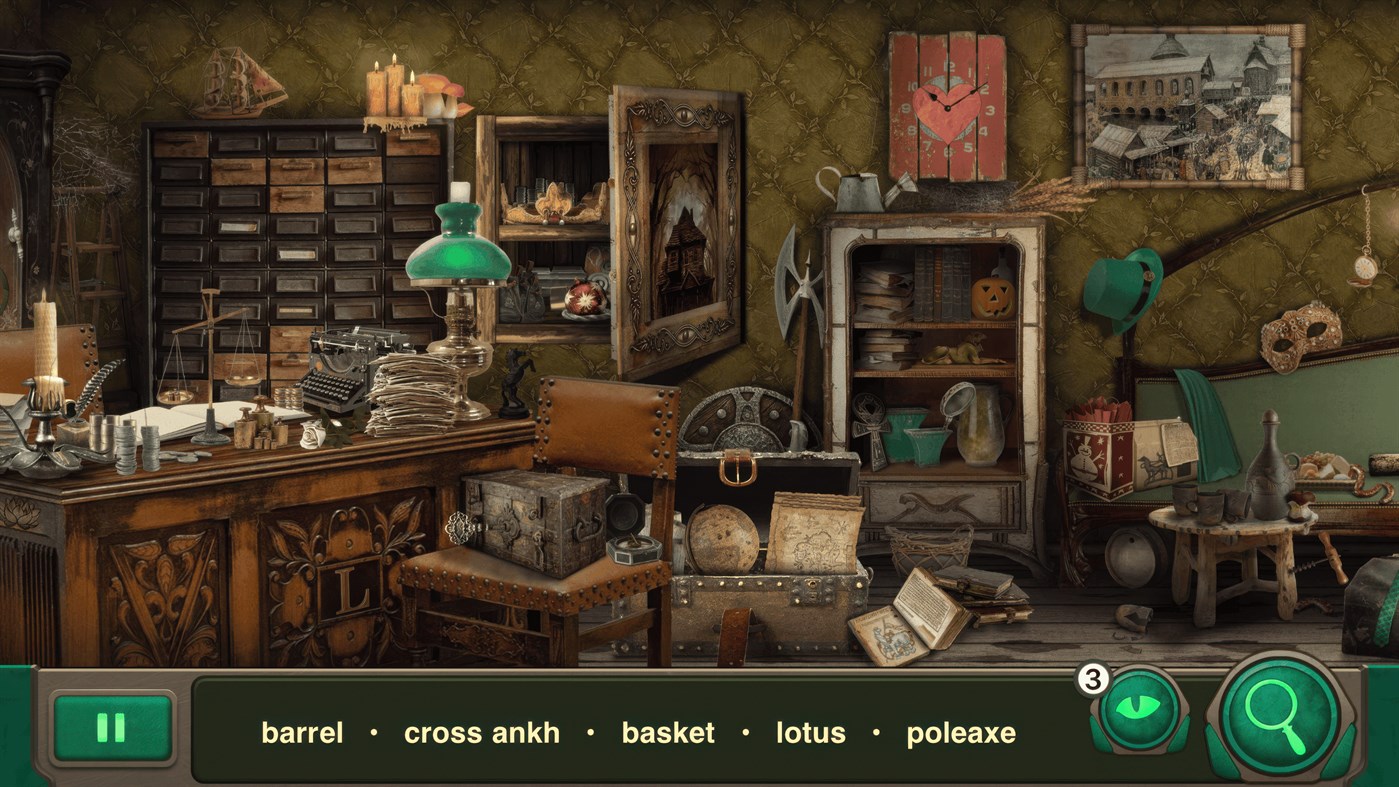The width and height of the screenshot is (1399, 787).
Task: Click the hint counter badge showing 3
Action: [x=1093, y=679]
